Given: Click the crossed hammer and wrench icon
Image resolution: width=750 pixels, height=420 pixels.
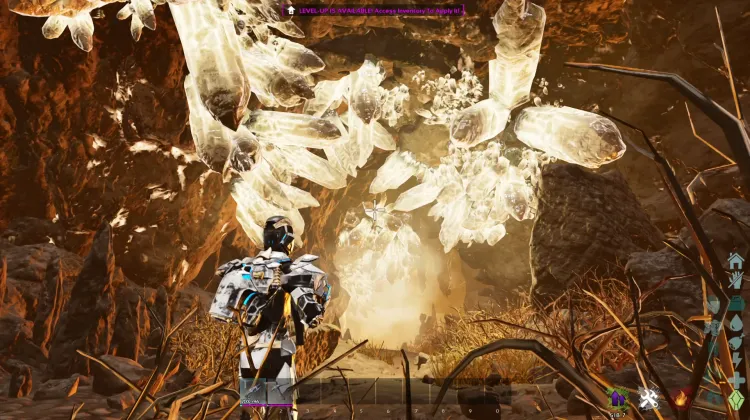Looking at the screenshot, I should (648, 399).
